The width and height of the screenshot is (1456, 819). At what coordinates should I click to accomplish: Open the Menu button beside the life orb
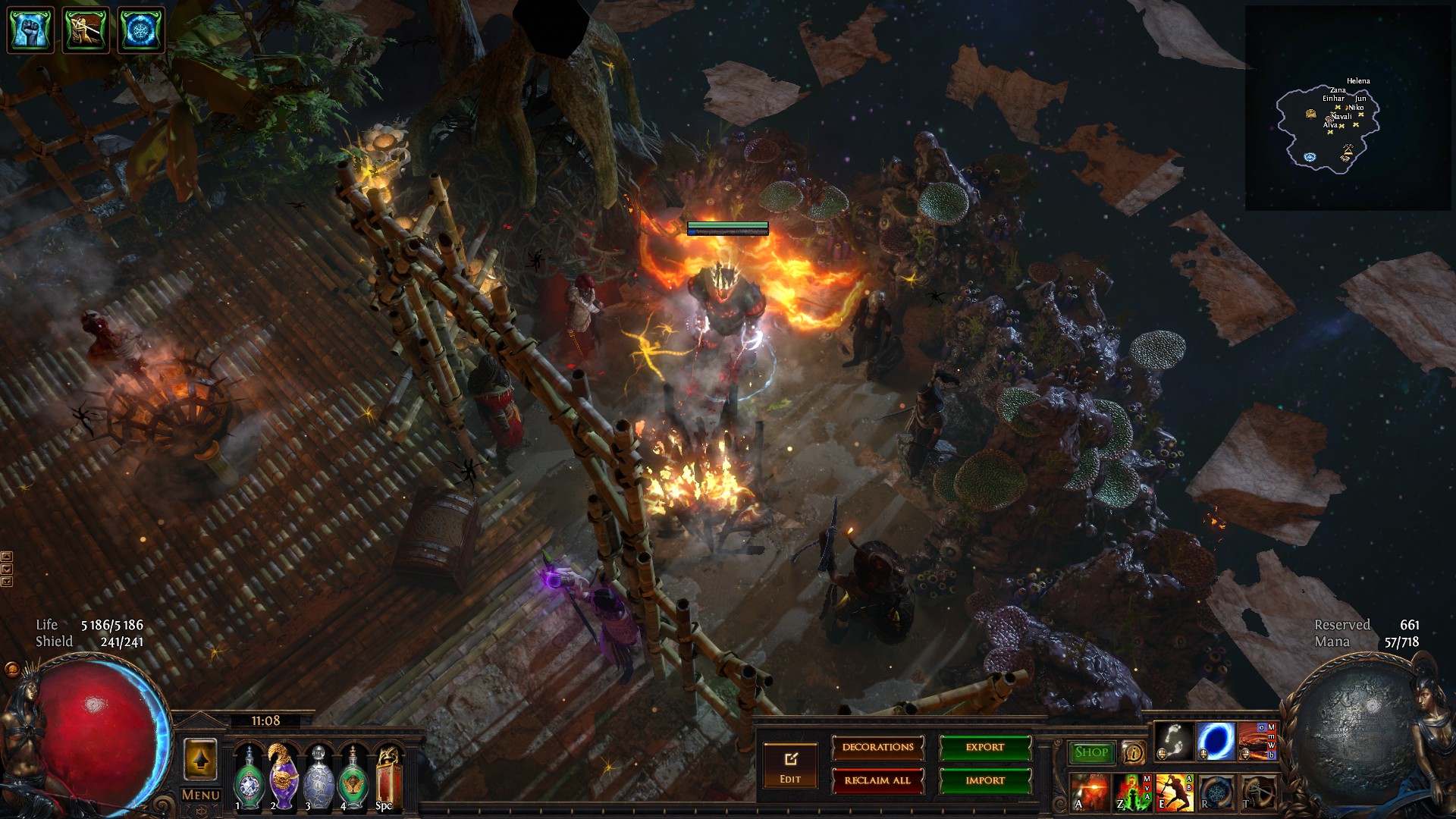pyautogui.click(x=200, y=795)
